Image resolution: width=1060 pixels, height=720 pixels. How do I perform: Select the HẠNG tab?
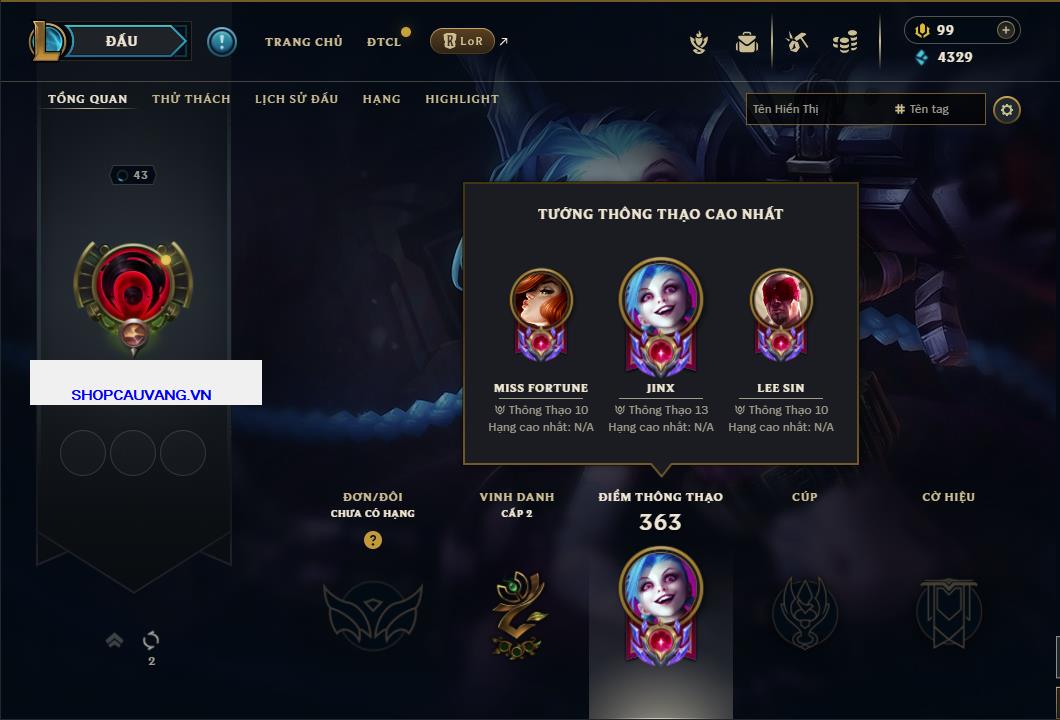pyautogui.click(x=381, y=99)
